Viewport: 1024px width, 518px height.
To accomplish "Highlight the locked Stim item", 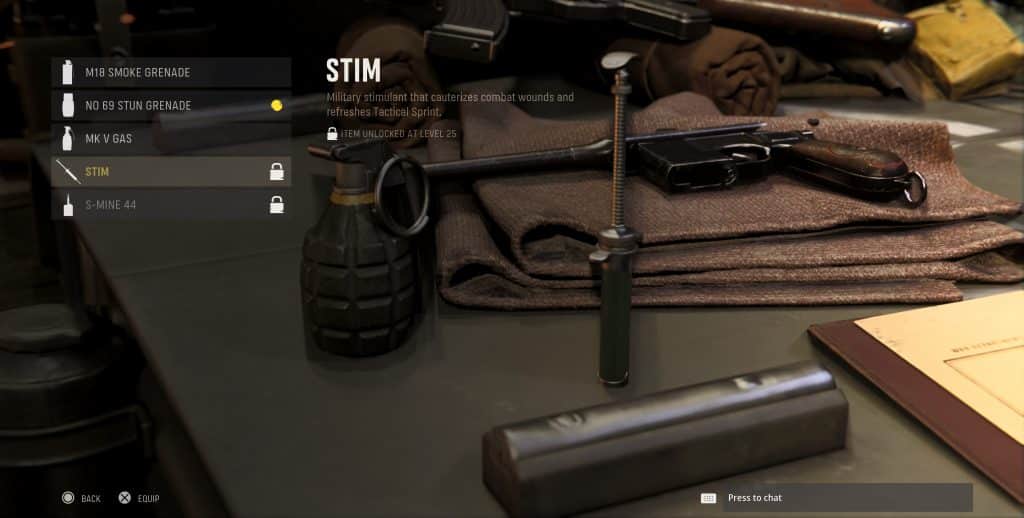I will pos(170,171).
